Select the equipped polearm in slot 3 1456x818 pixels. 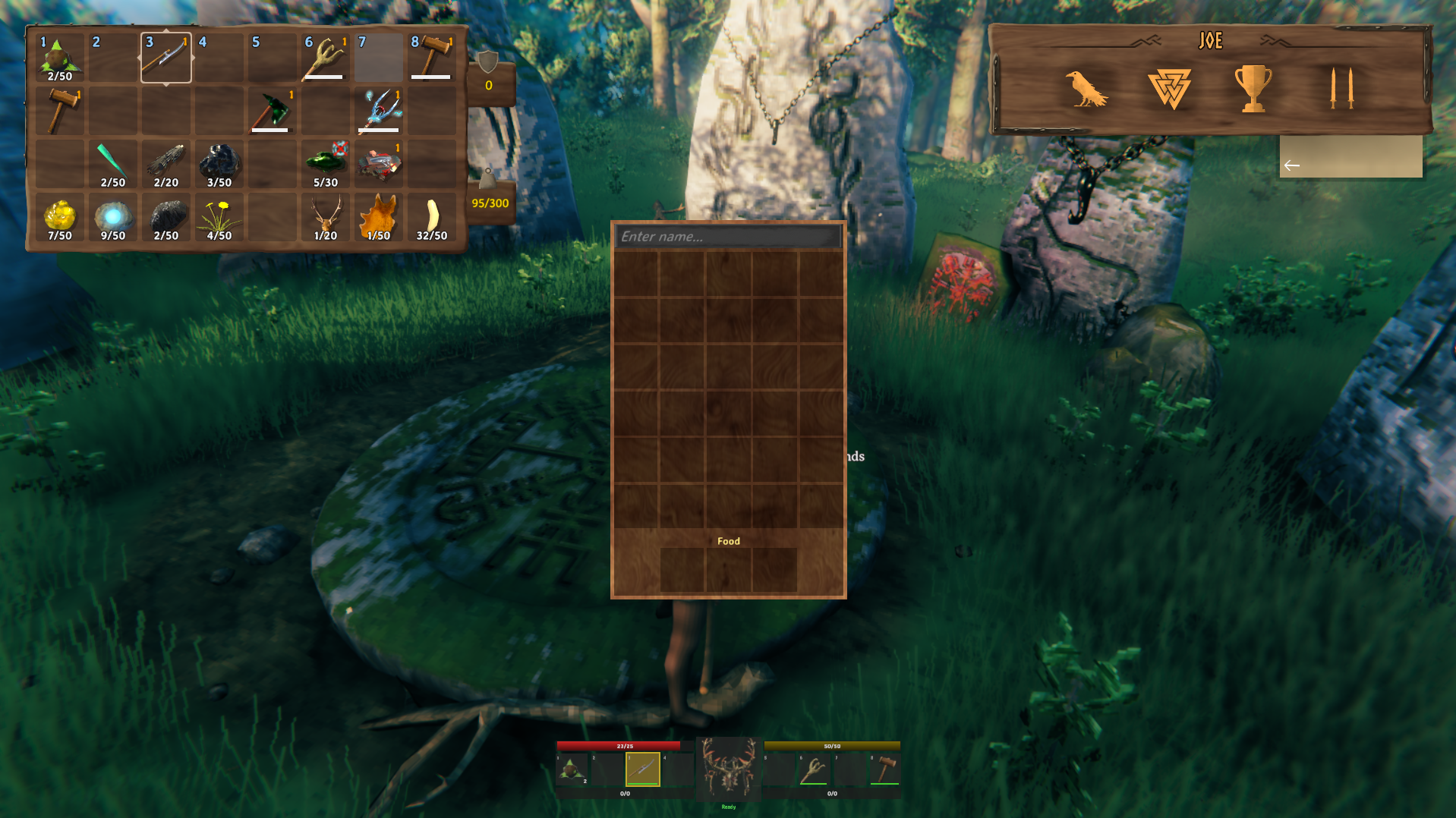tap(165, 57)
